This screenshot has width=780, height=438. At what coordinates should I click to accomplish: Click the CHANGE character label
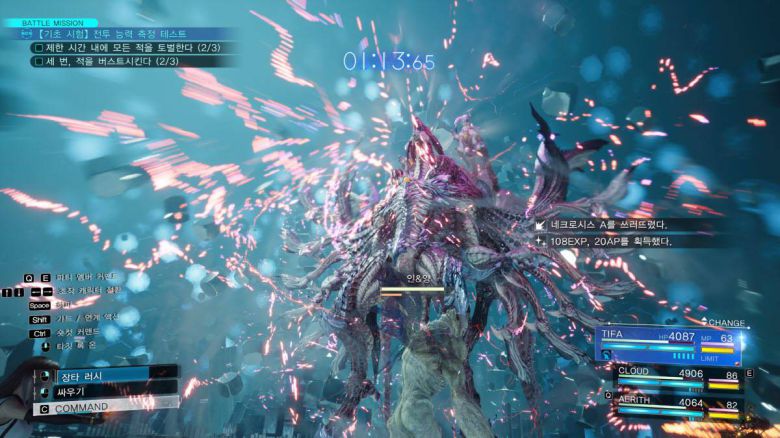pos(727,322)
